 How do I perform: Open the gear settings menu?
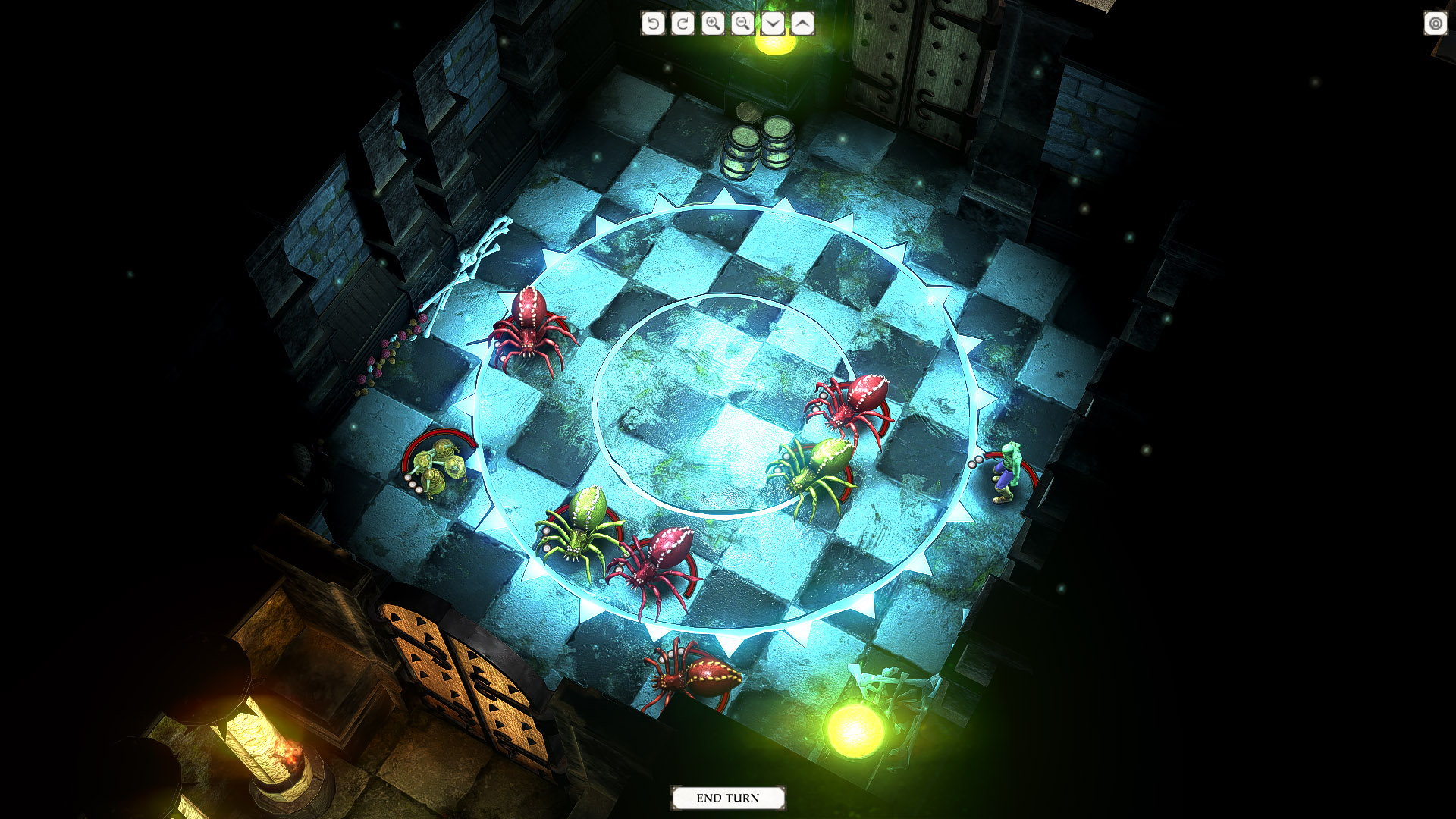click(1435, 24)
